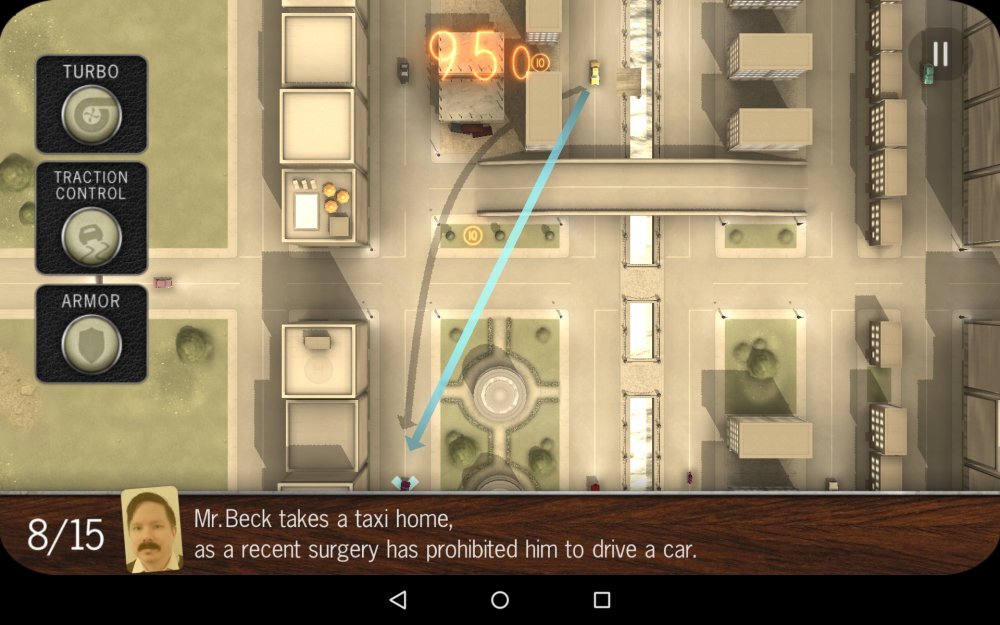
Task: Go to the Android home screen
Action: tap(500, 600)
